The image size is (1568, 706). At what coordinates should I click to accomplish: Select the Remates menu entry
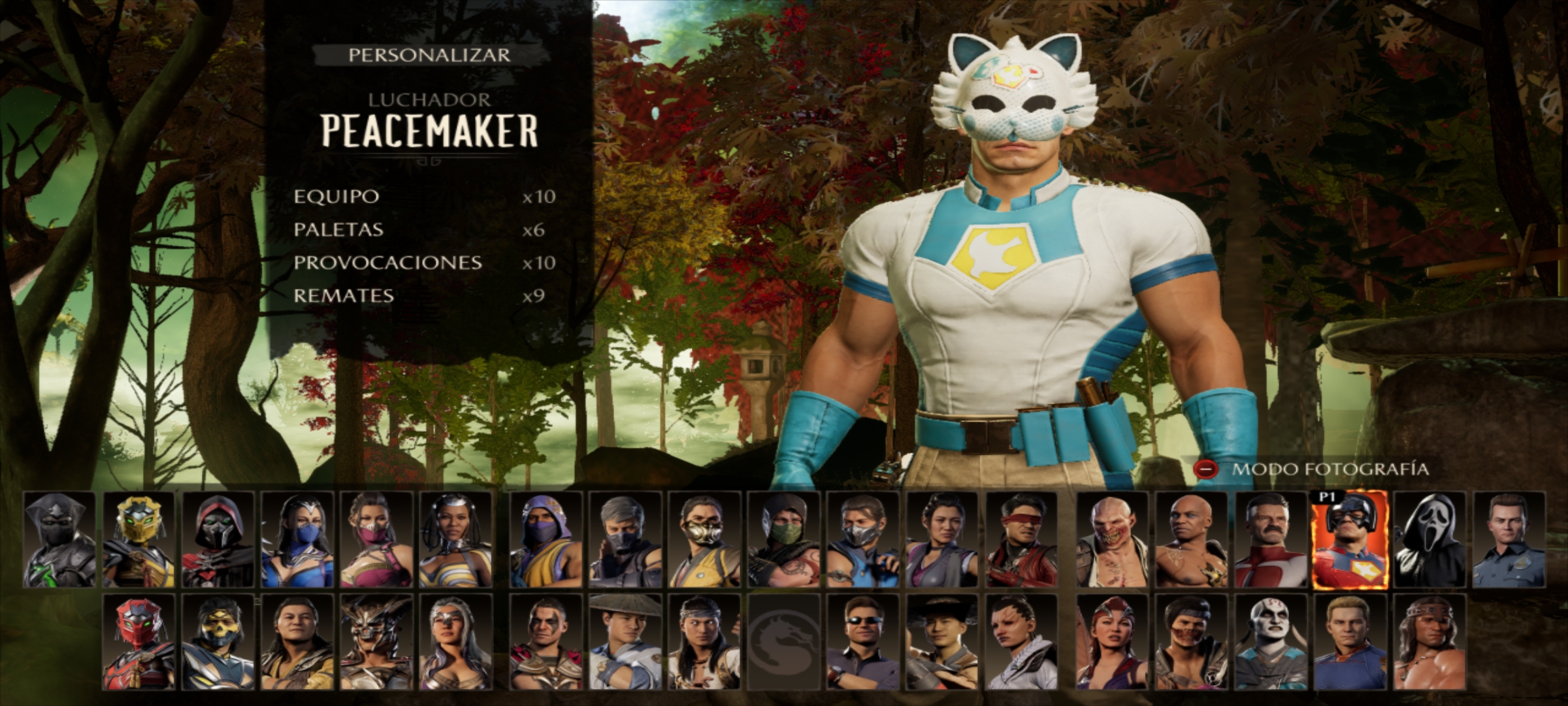344,296
